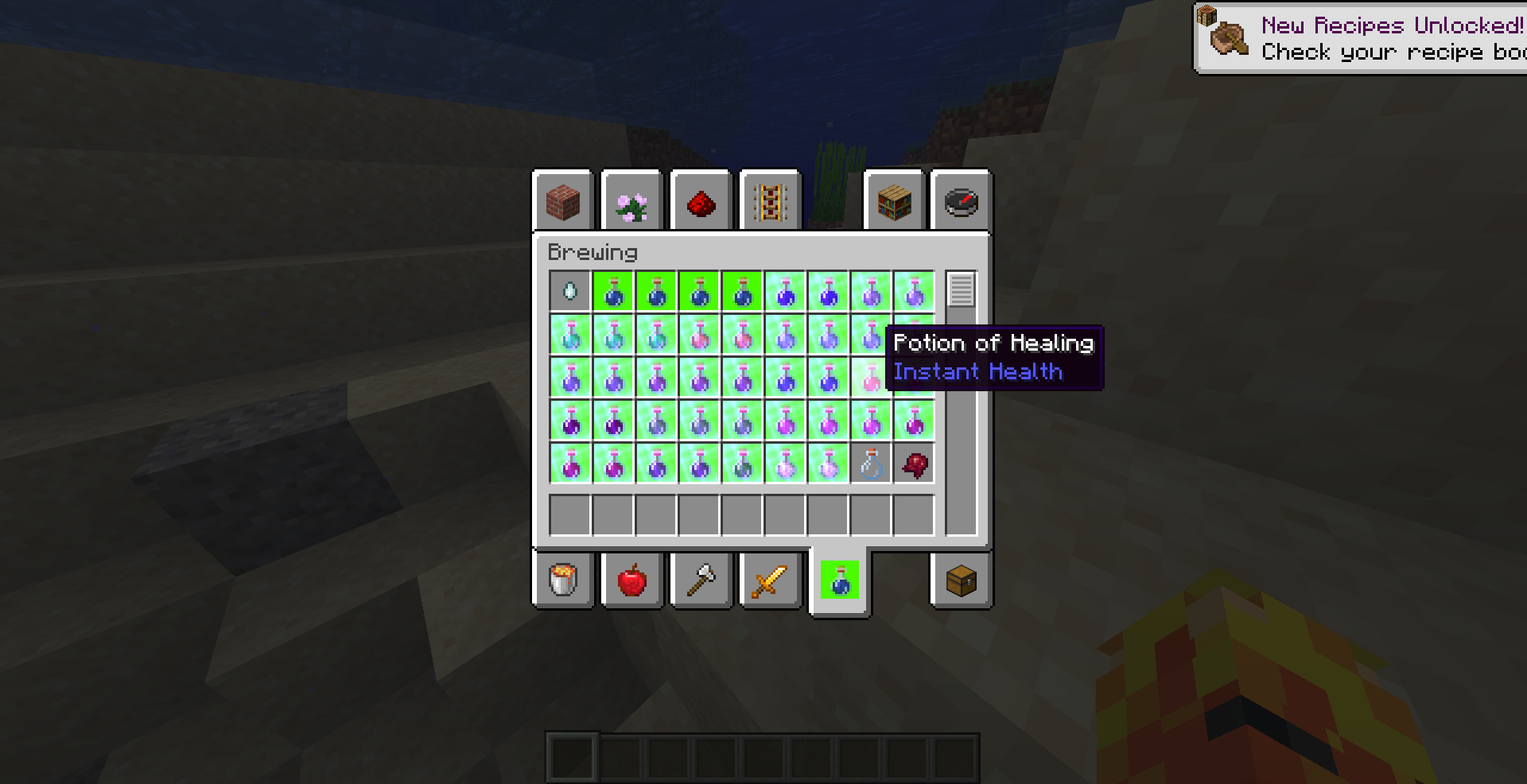Open the Redstone dust tab
This screenshot has width=1527, height=784.
pyautogui.click(x=701, y=201)
